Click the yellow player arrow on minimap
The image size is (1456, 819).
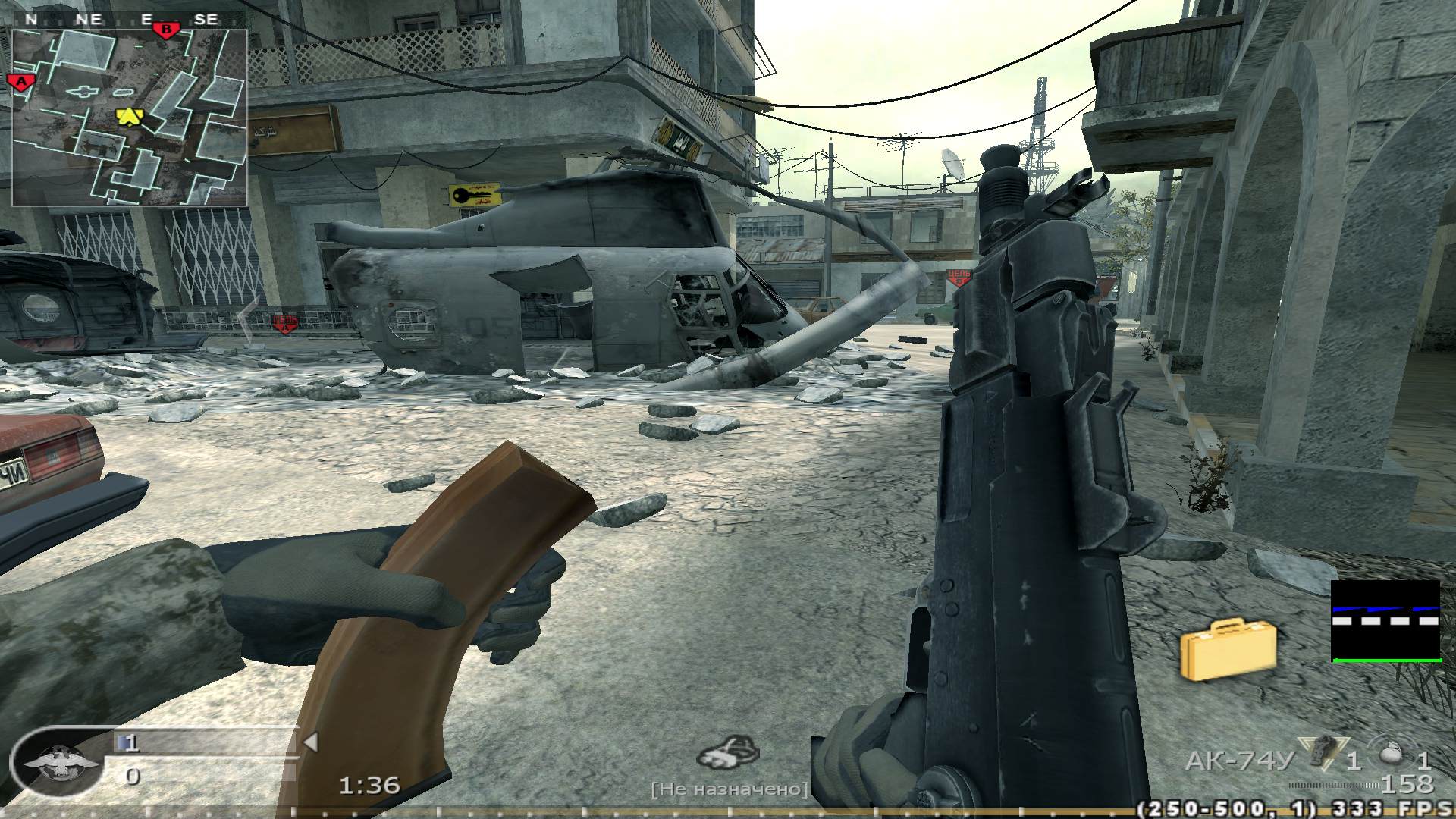click(x=130, y=117)
